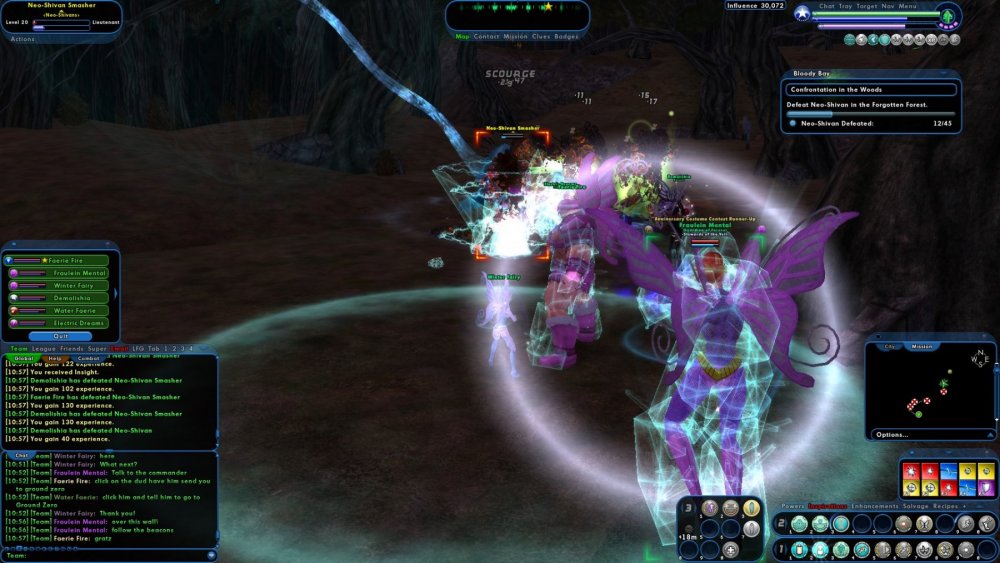
Task: Select teammate Demolishia in team list
Action: tap(68, 298)
